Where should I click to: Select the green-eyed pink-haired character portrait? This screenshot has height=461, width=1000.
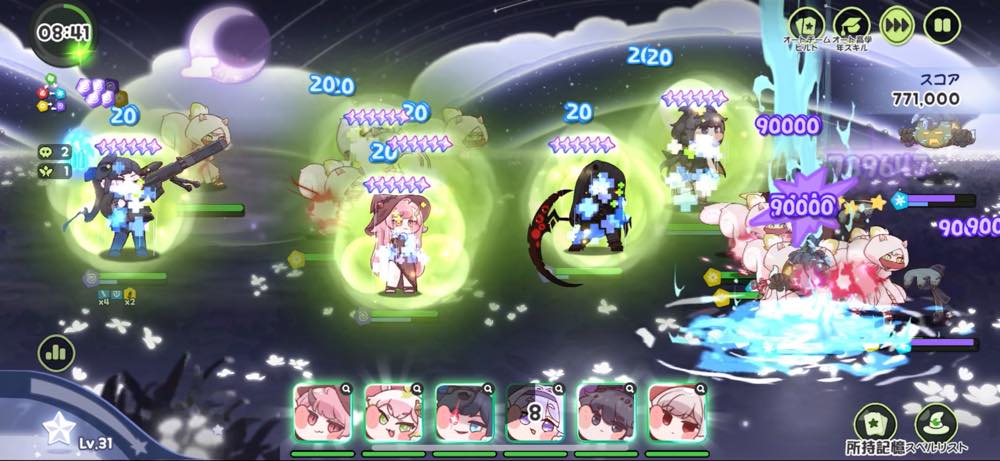click(x=393, y=413)
